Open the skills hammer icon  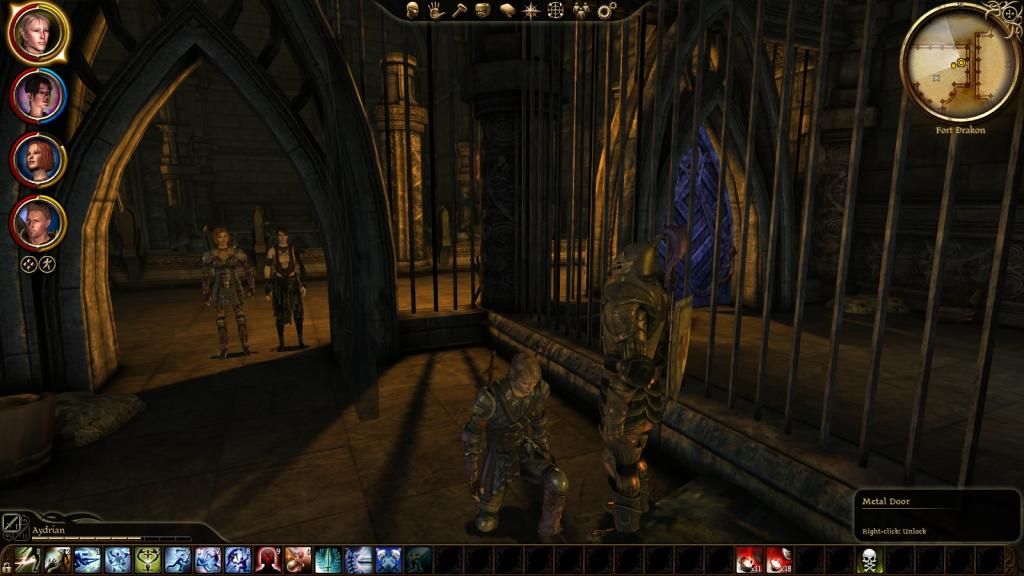(459, 10)
